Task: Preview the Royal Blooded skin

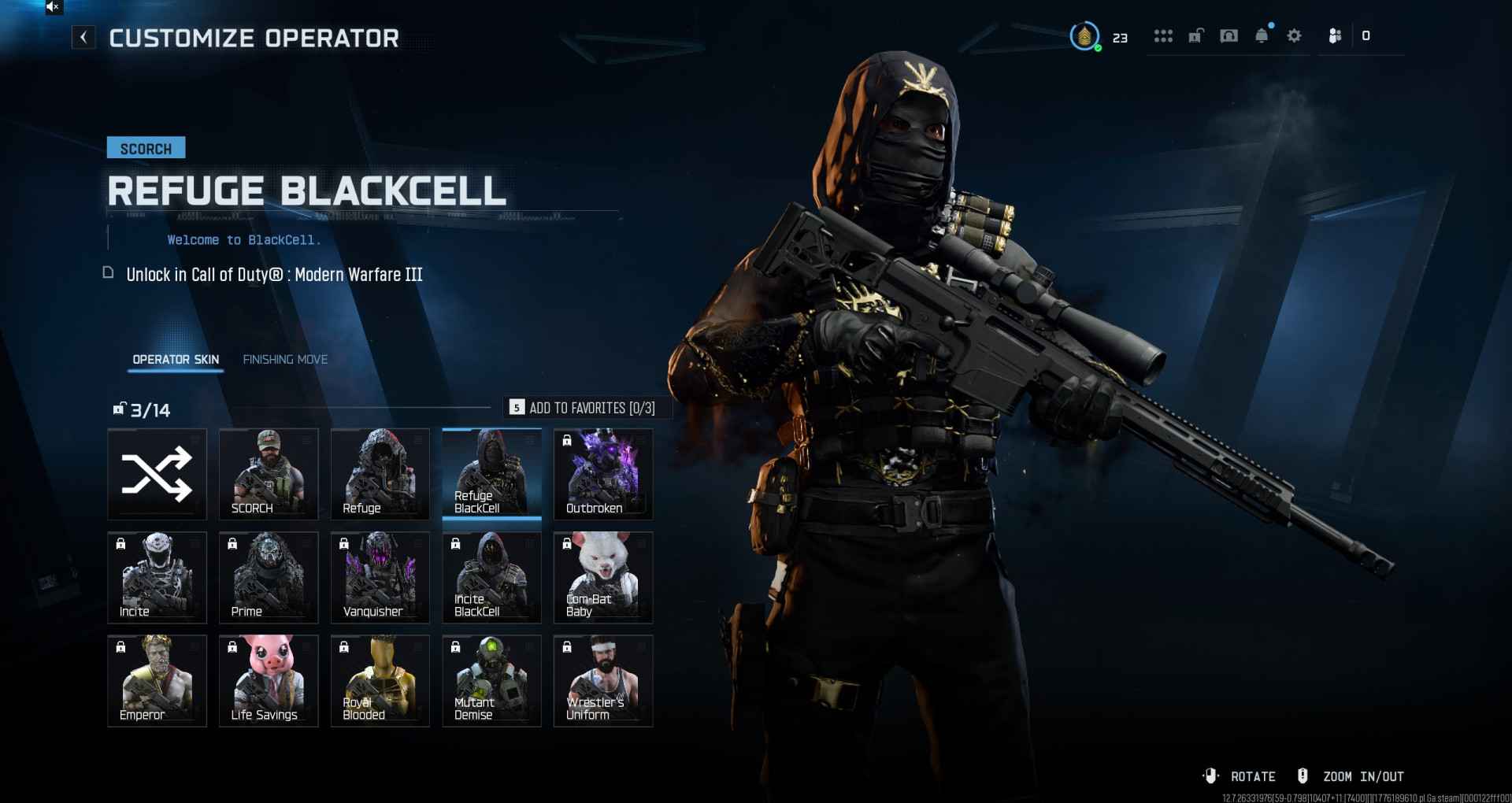Action: pos(380,680)
